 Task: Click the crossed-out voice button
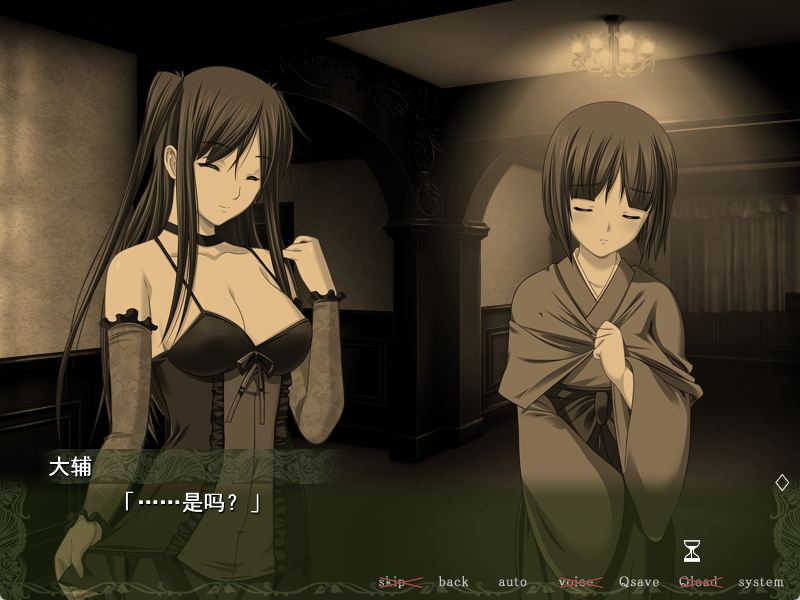click(576, 582)
